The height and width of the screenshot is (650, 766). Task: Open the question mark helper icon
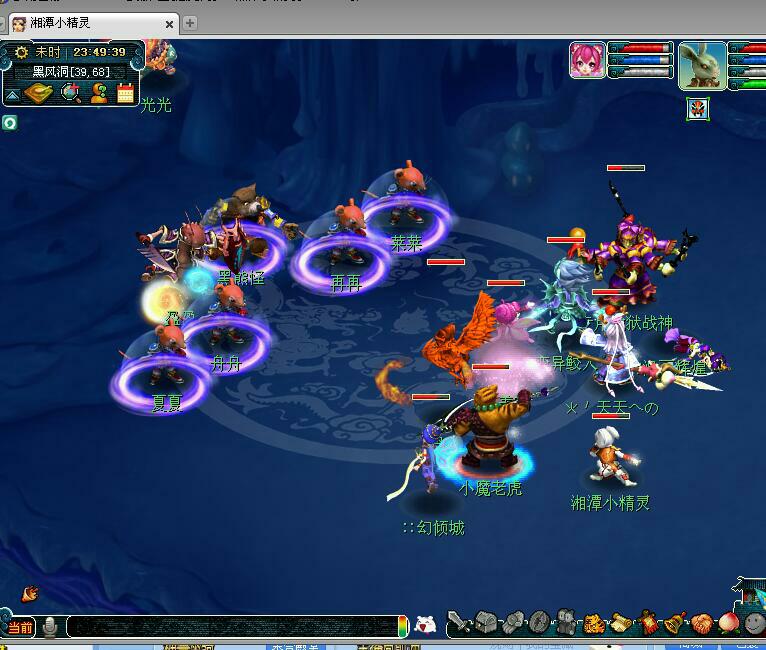99,93
